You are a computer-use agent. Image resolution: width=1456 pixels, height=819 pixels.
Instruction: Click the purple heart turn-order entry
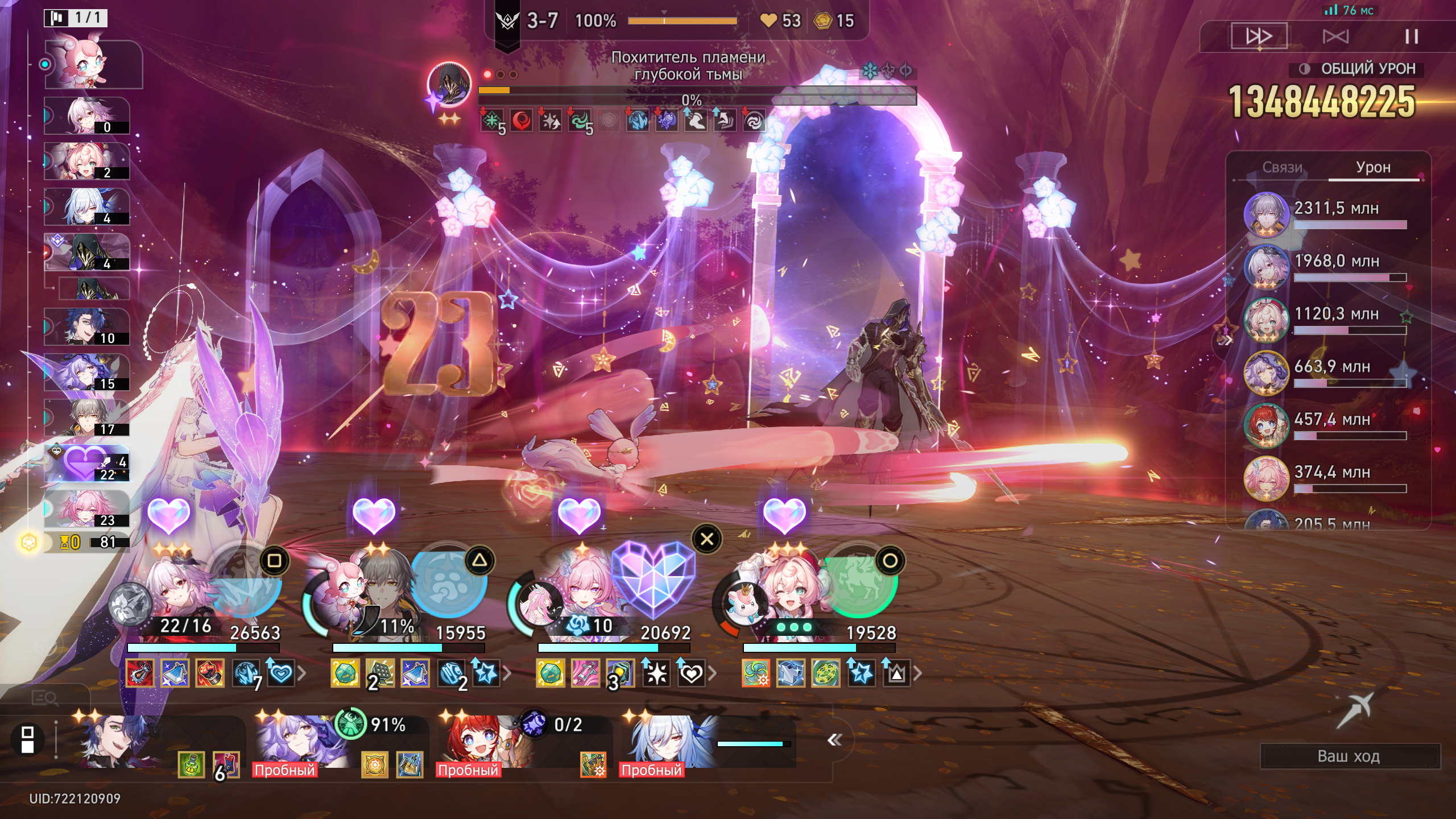coord(87,463)
